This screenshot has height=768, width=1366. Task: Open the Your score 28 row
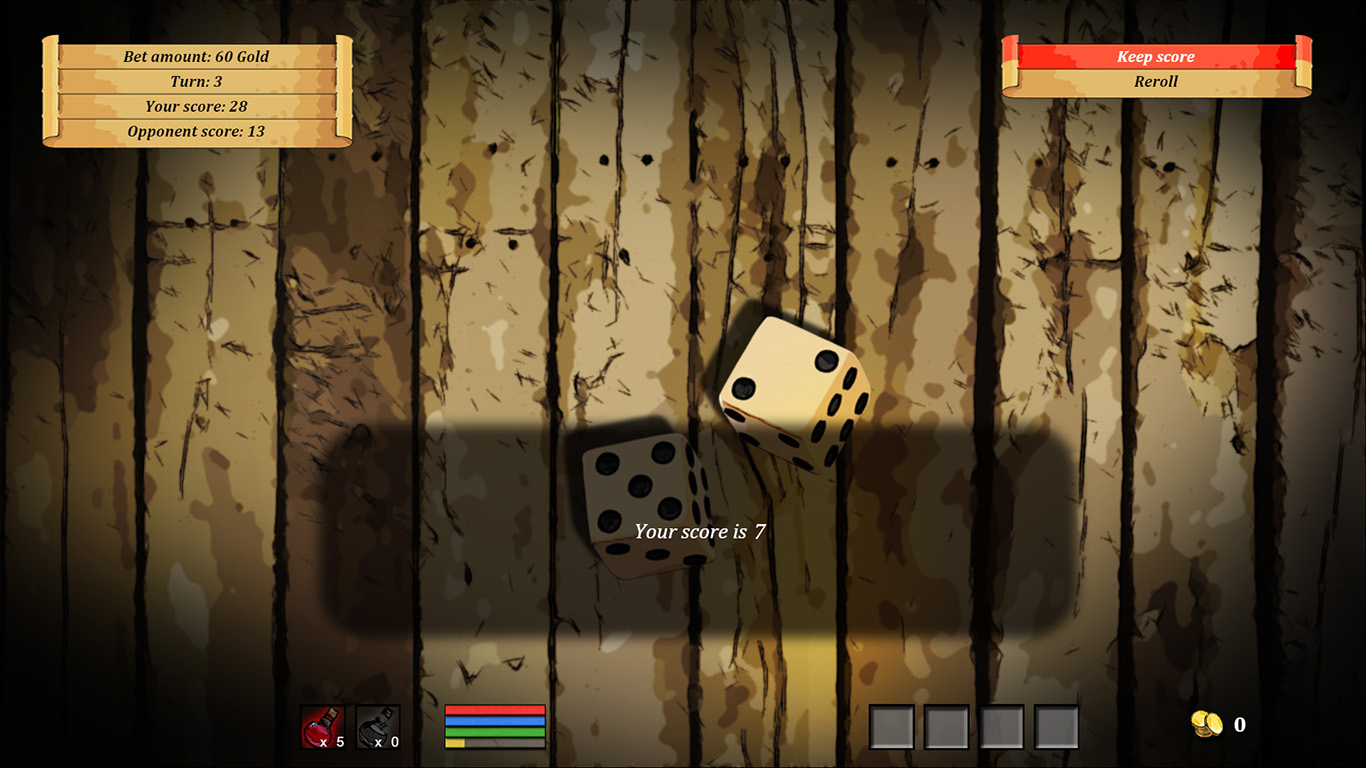point(196,106)
